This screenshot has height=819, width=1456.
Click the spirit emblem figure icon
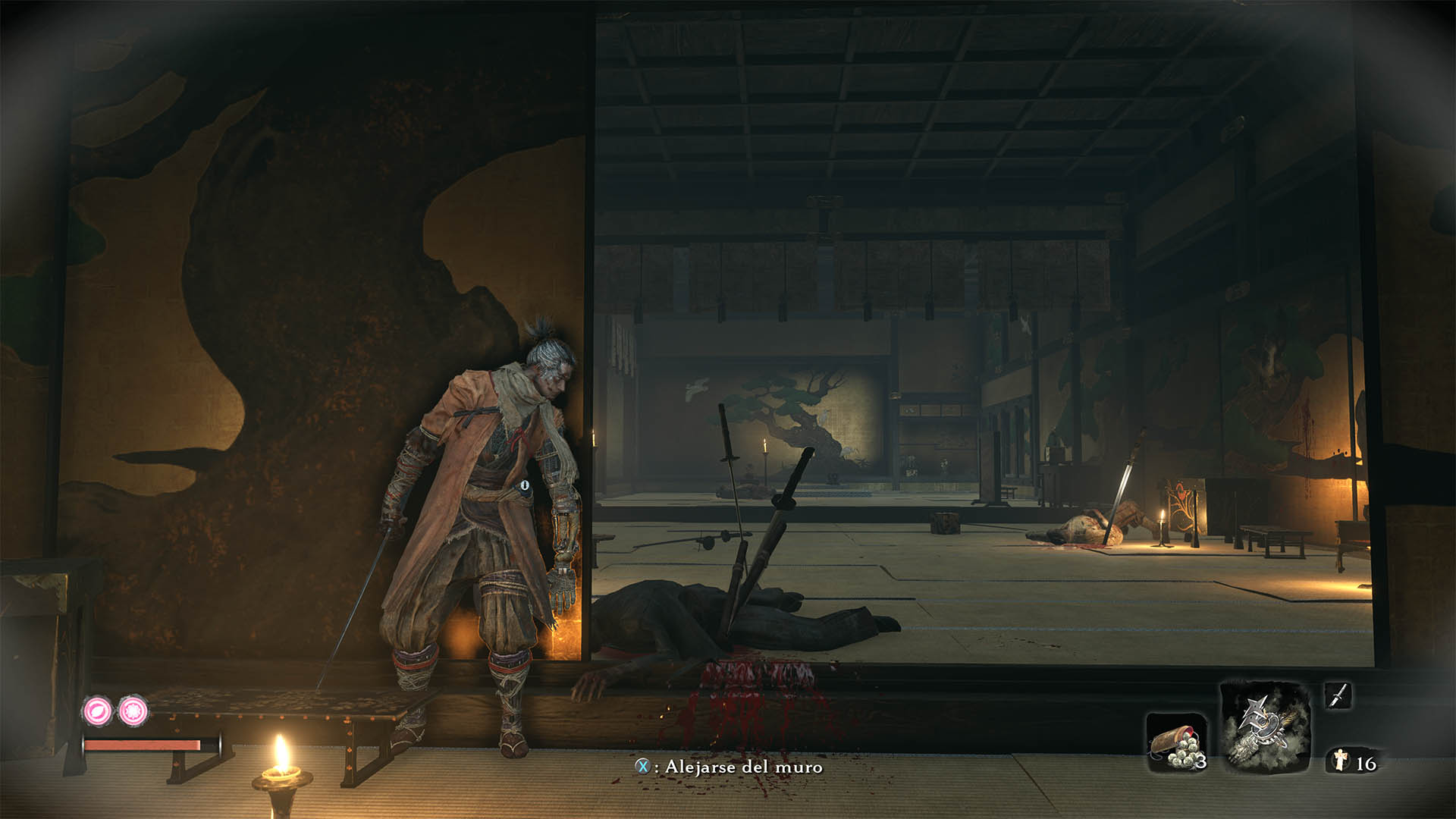(1341, 761)
